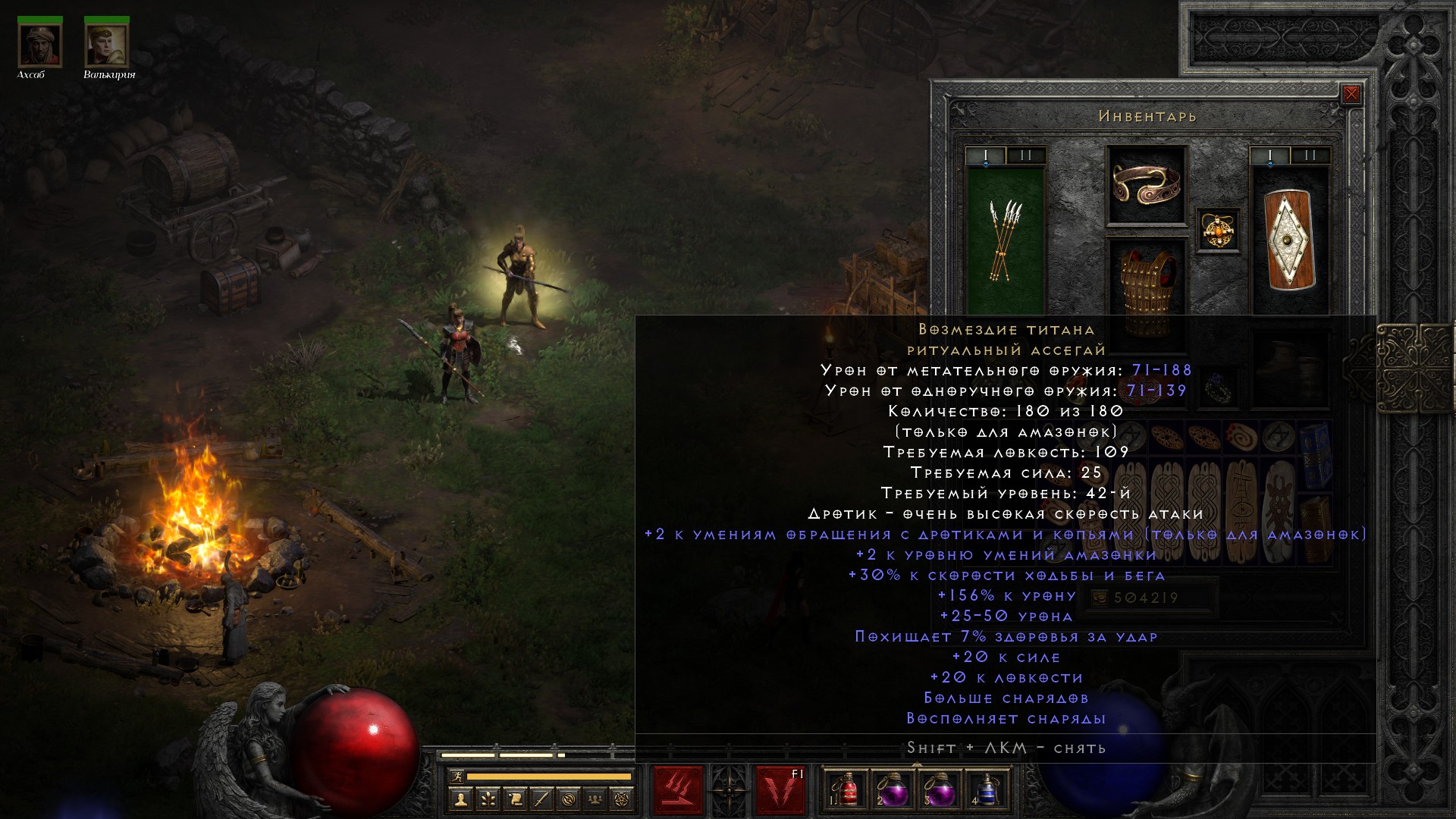Open the character sheet silhouette button
Viewport: 1456px width, 819px height.
coord(460,799)
